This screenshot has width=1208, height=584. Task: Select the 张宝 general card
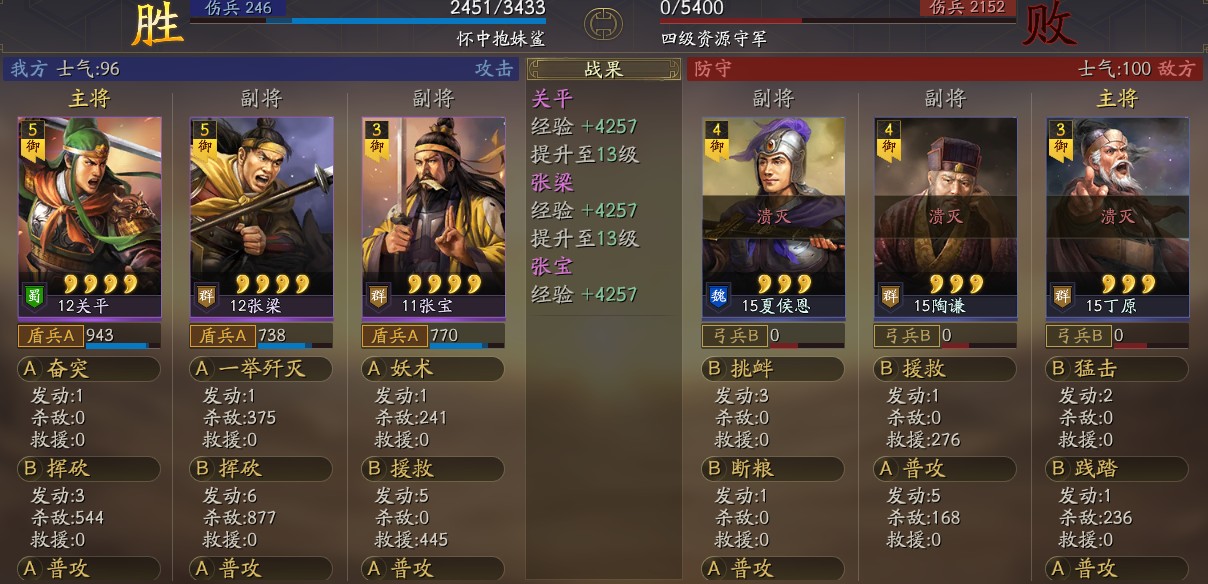tap(434, 218)
